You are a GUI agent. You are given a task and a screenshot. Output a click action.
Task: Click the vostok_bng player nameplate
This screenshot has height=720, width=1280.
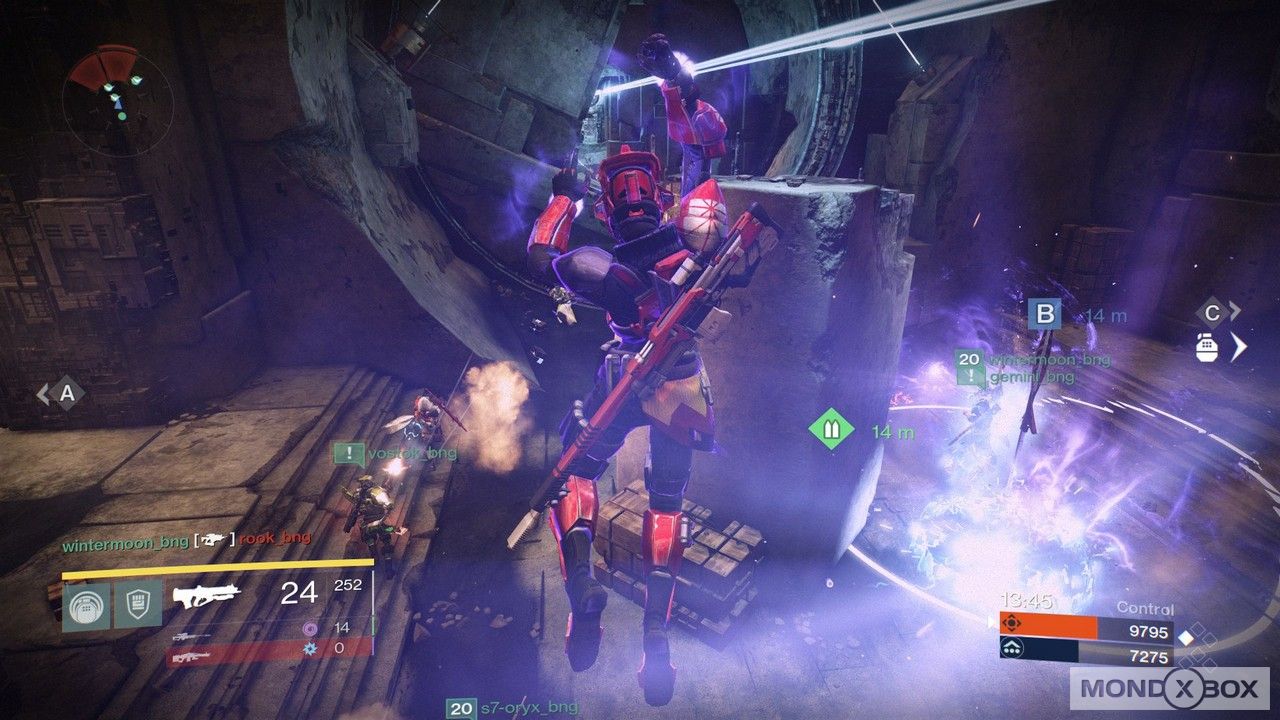click(412, 454)
